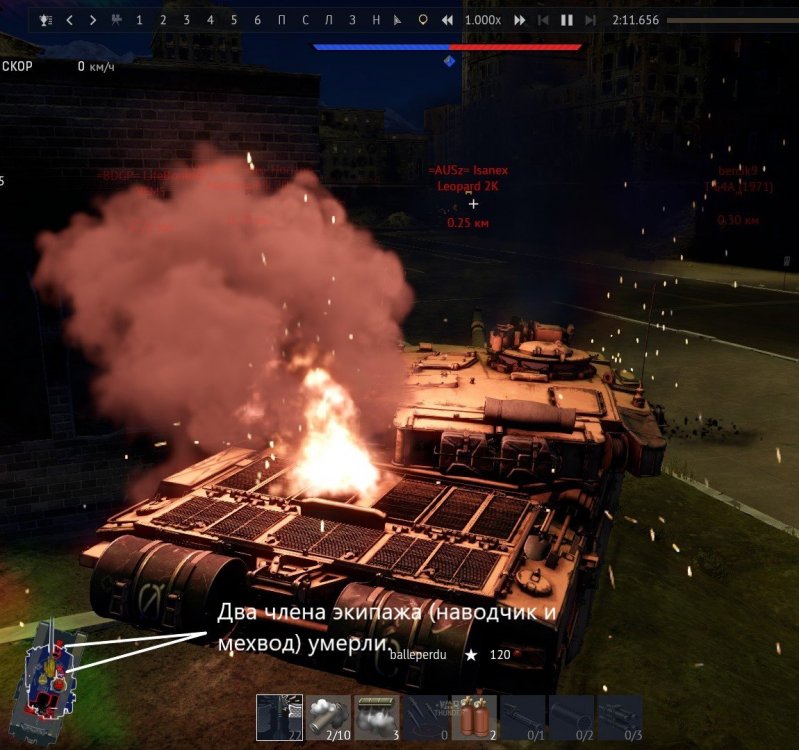Click the lightbulb icon in replay toolbar
This screenshot has width=799, height=750.
pyautogui.click(x=422, y=19)
